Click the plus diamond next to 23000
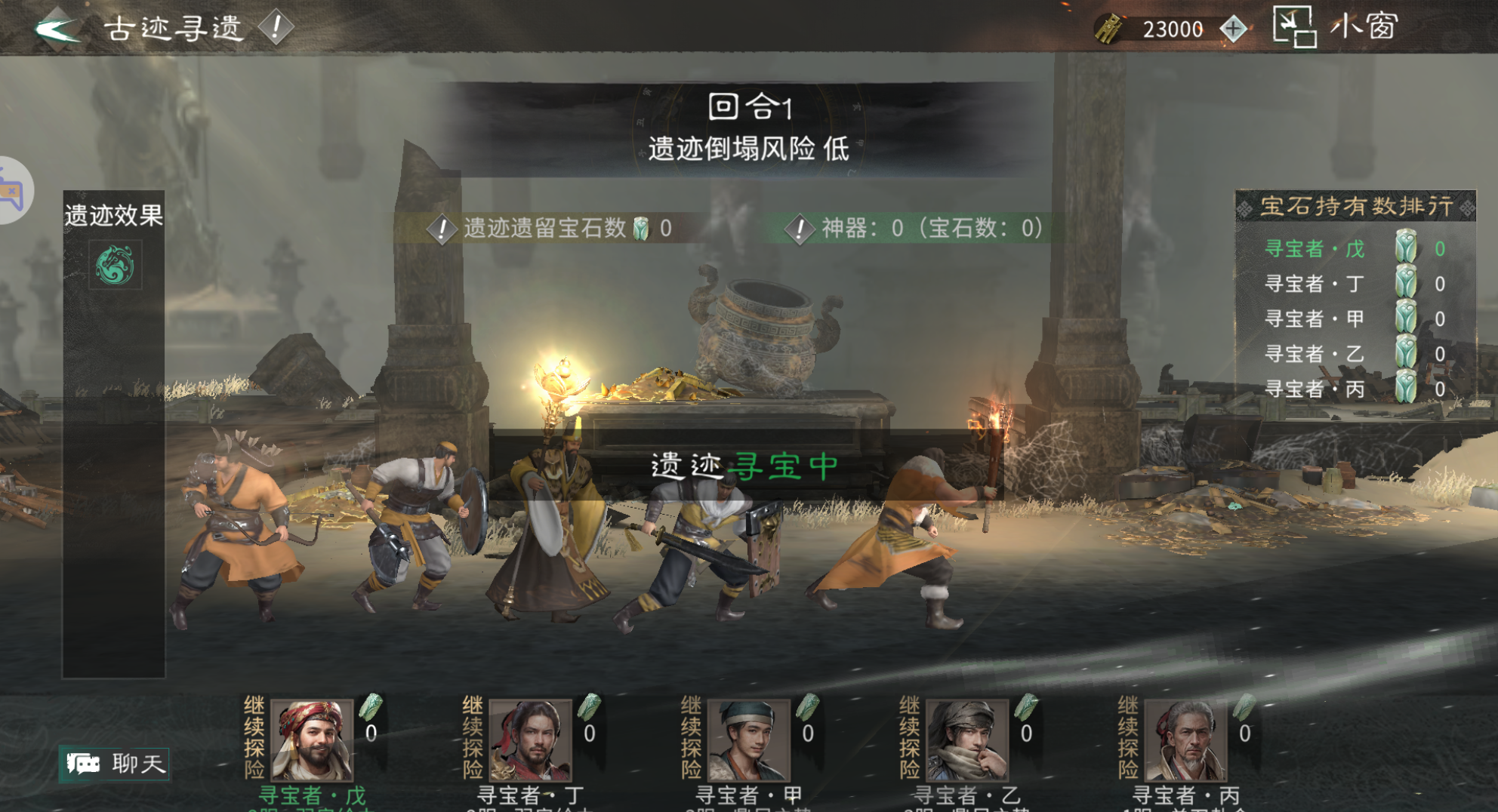Screen dimensions: 1498x812 pos(1231,28)
